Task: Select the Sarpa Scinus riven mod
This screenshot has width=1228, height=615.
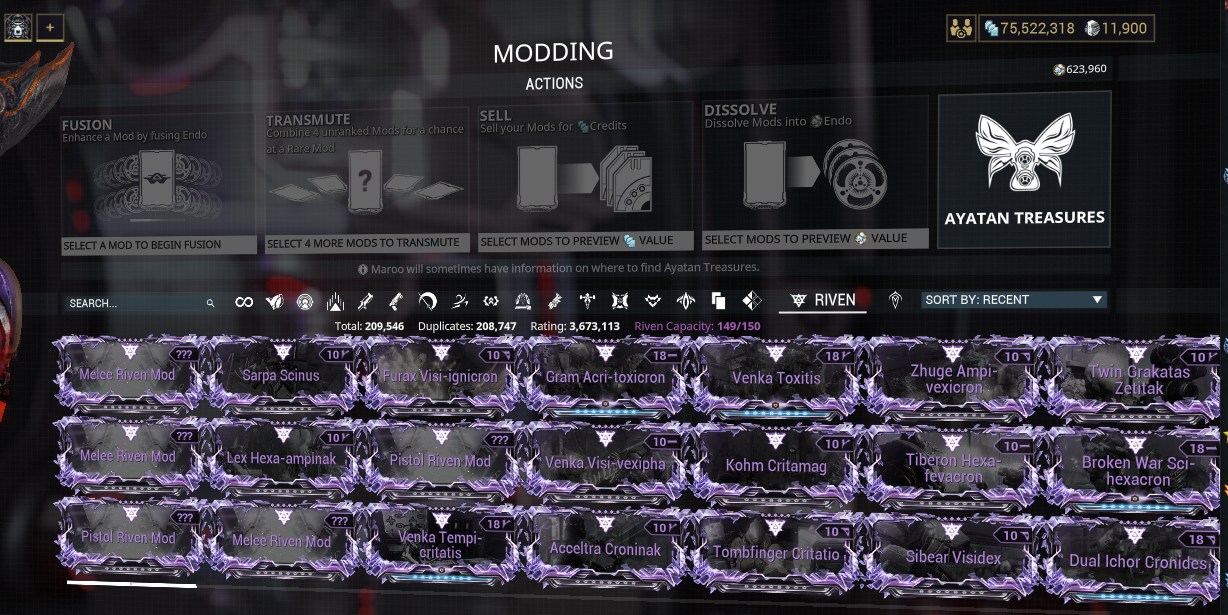Action: (x=281, y=376)
